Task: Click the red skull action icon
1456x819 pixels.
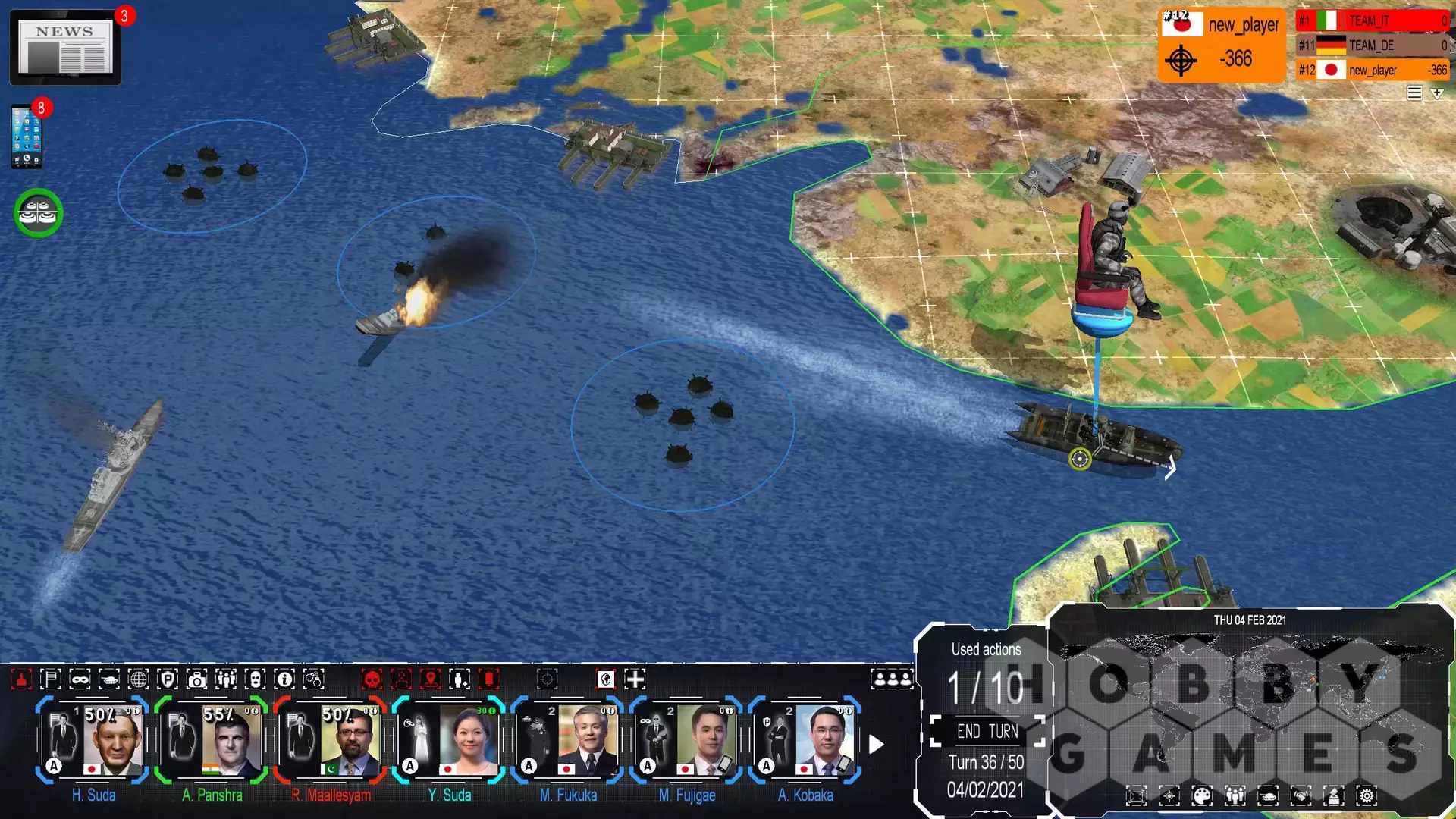Action: click(372, 679)
